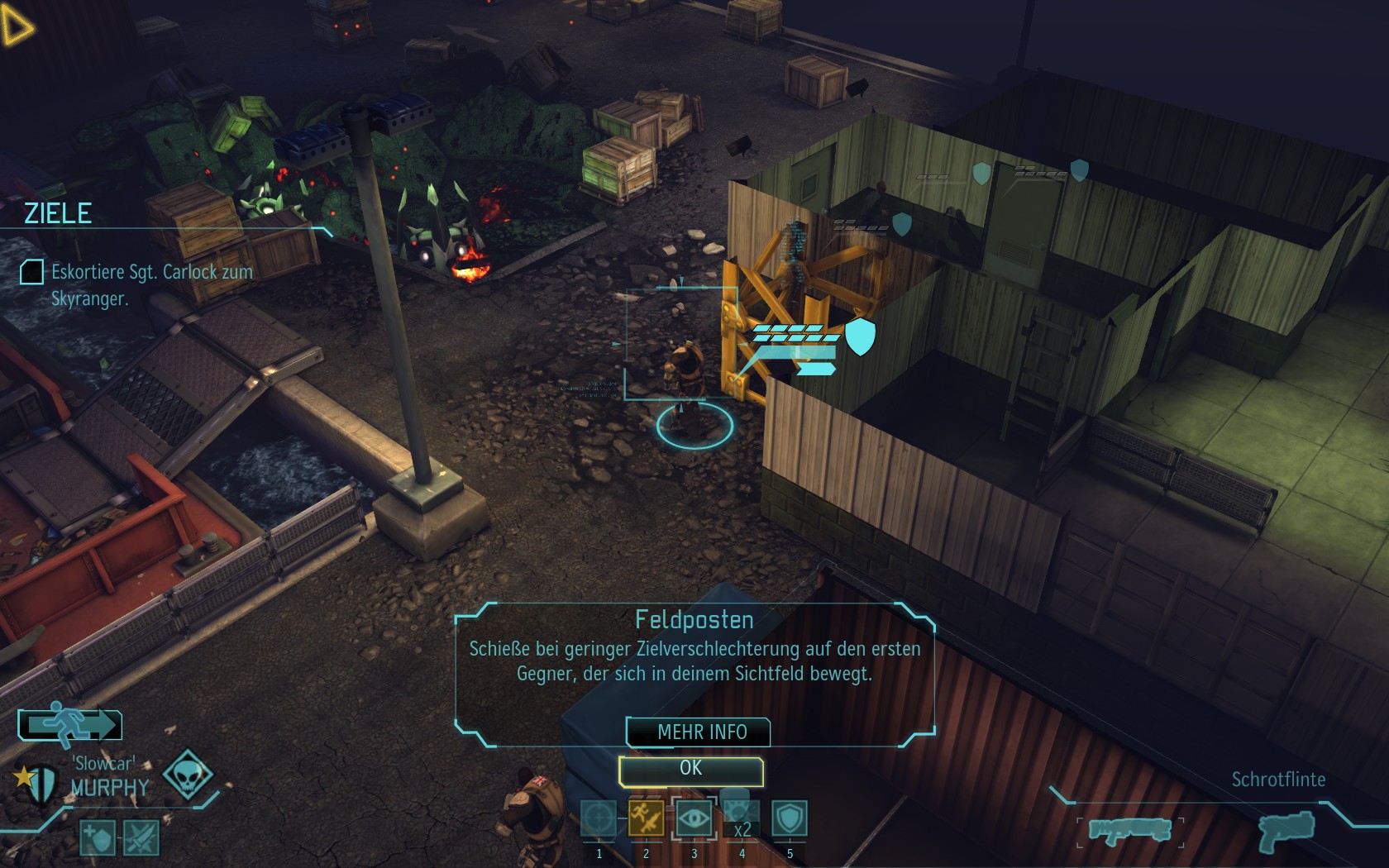Toggle the Sgt. Carlock escort objective checkbox
Screen dimensions: 1389x868
[31, 272]
